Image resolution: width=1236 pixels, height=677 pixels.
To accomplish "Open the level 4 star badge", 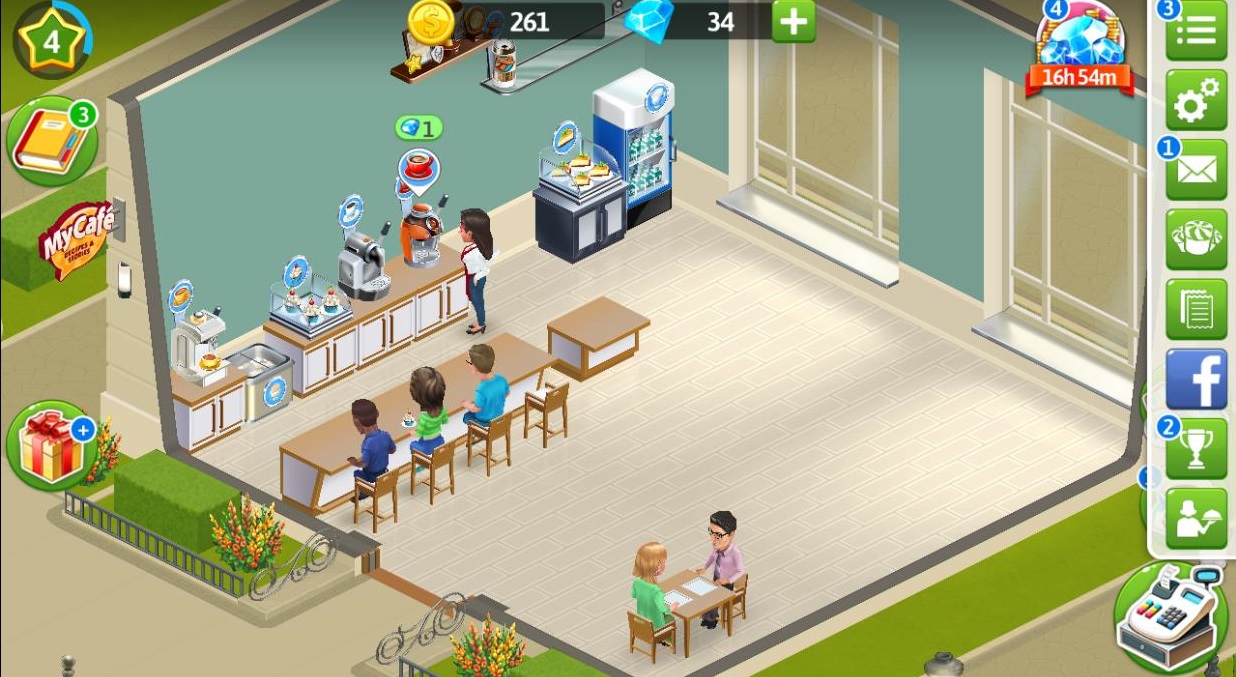I will point(52,41).
